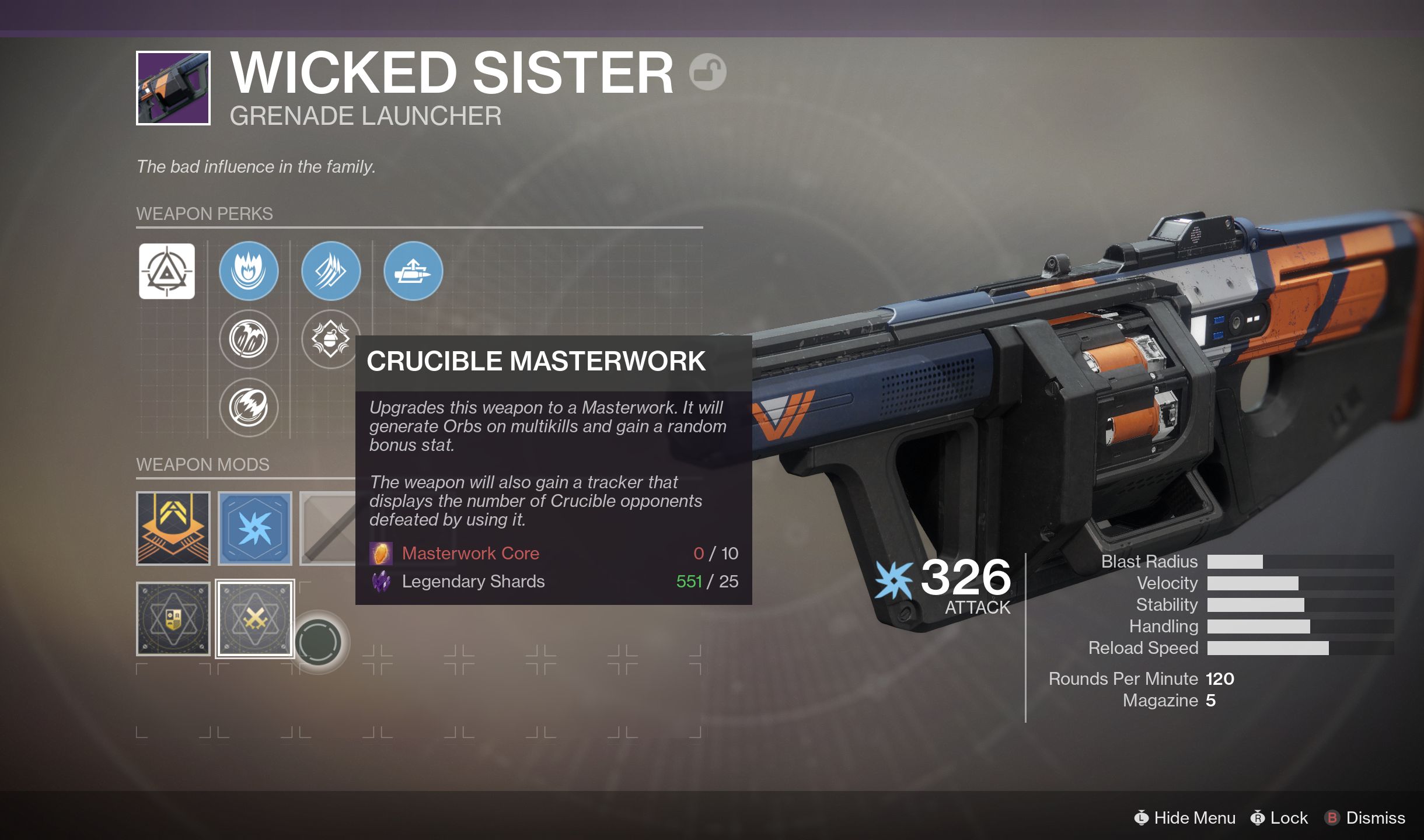1424x840 pixels.
Task: Pick the streaking comet perk icon
Action: (x=249, y=407)
